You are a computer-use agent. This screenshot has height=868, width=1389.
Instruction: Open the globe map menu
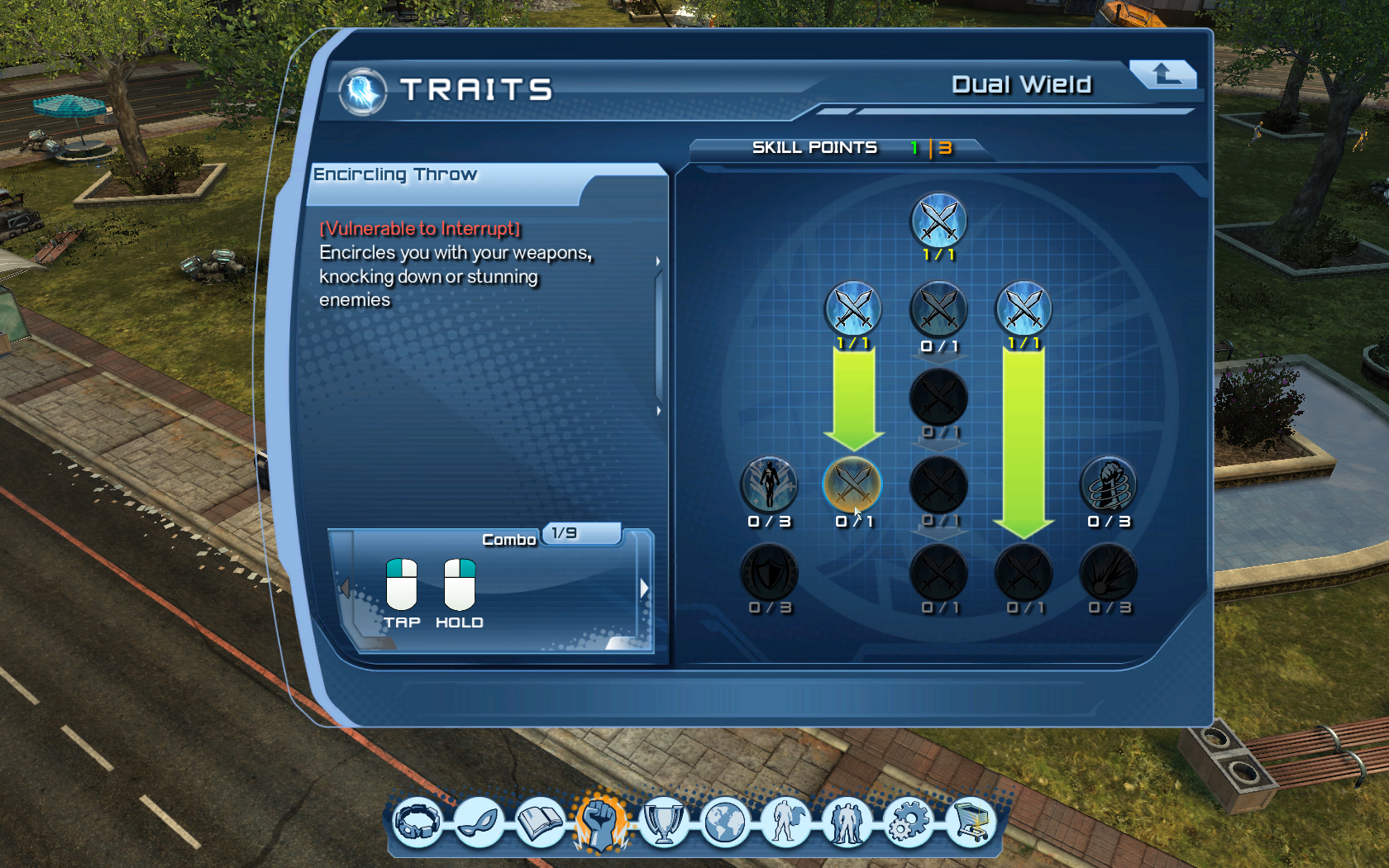[725, 823]
